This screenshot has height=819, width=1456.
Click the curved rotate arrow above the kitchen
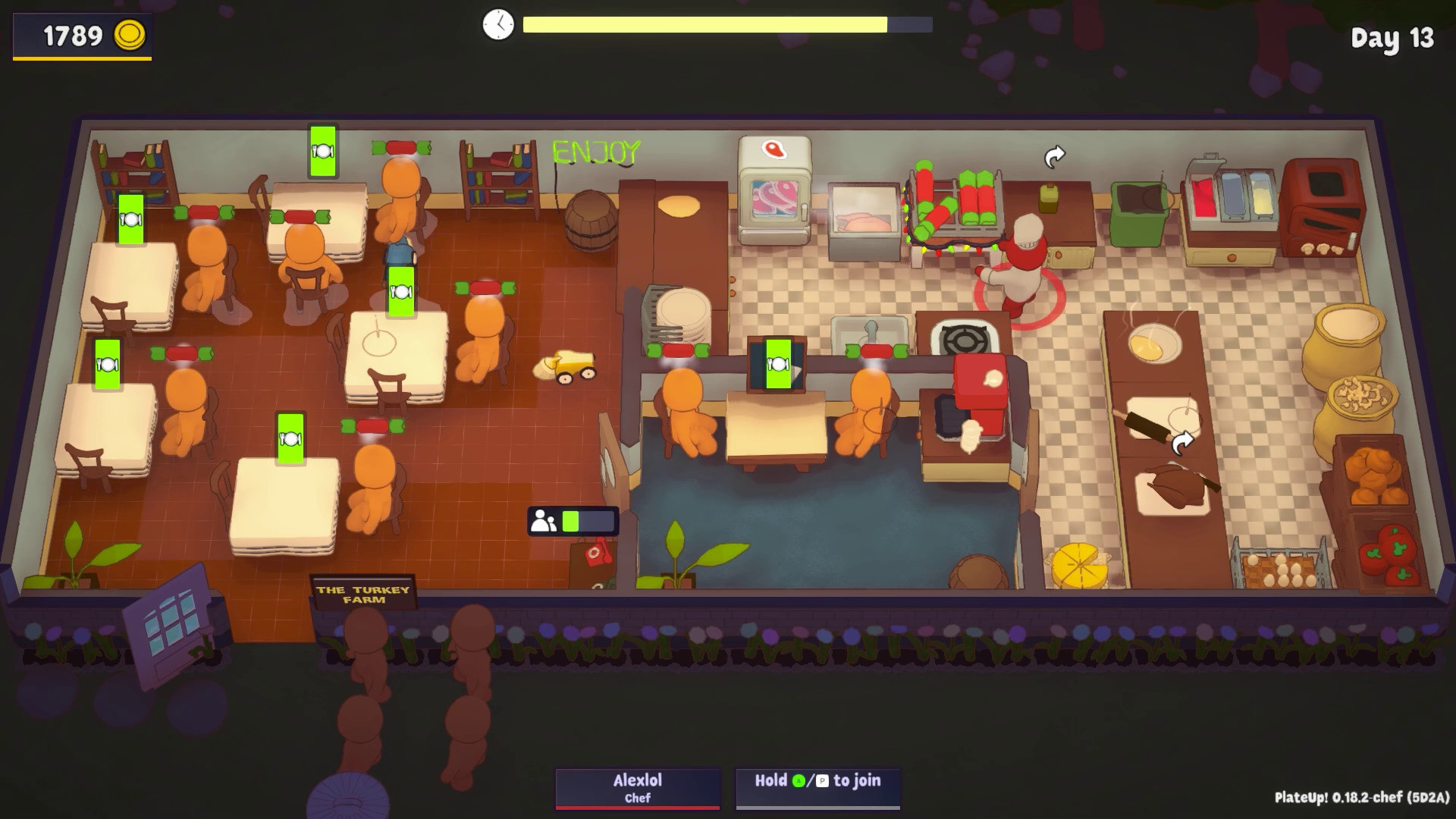pos(1053,155)
